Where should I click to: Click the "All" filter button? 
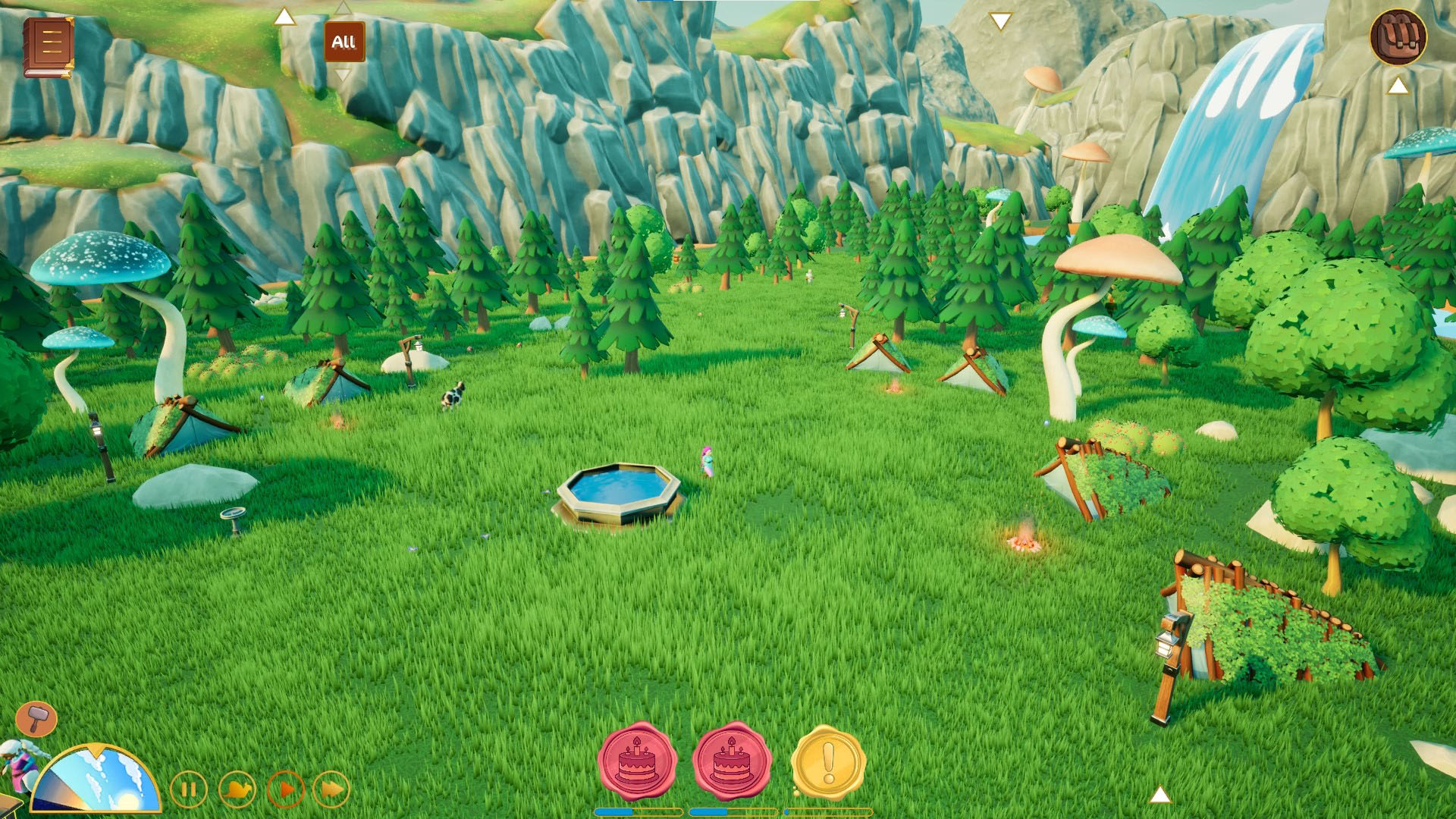click(344, 42)
